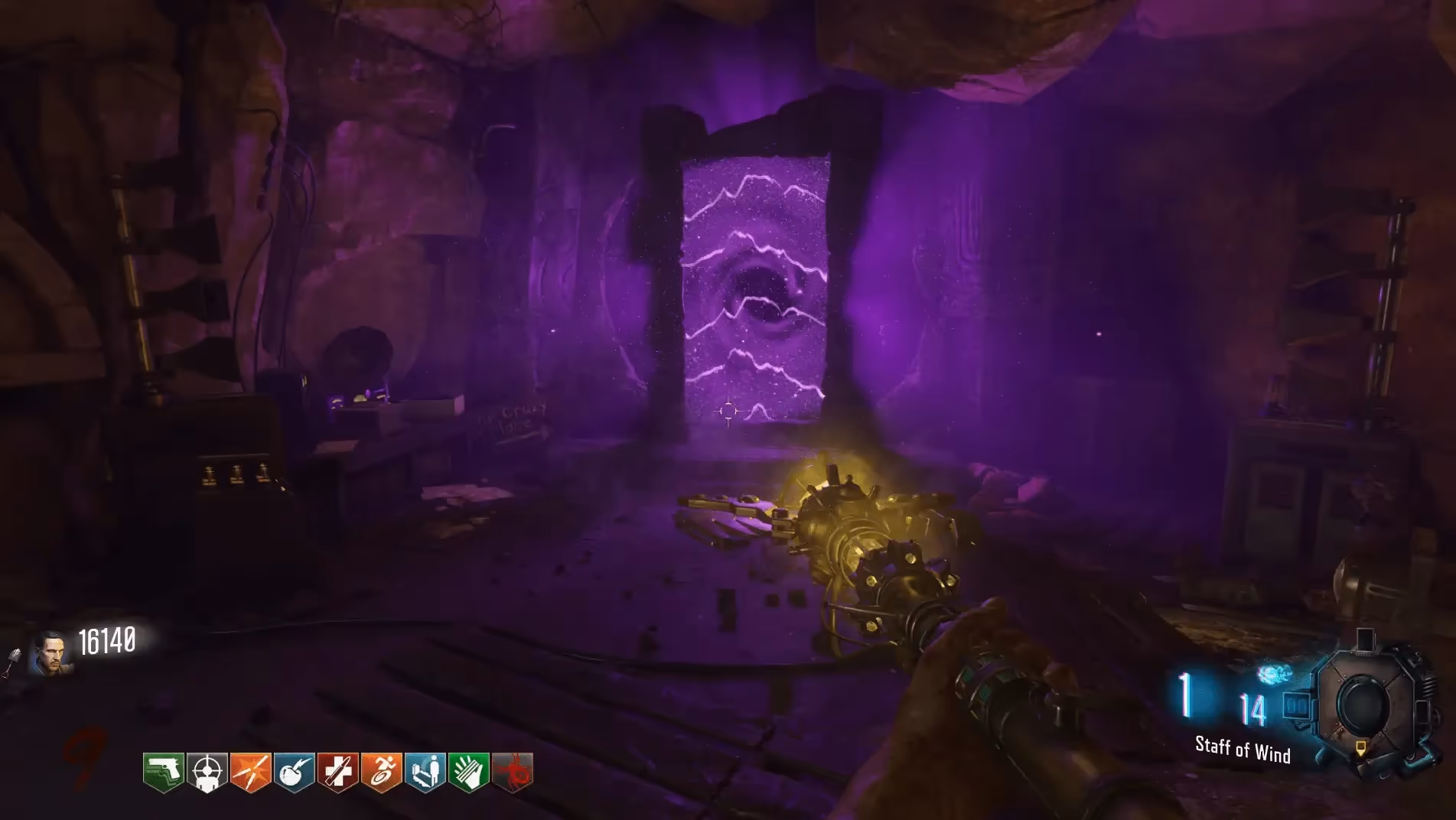This screenshot has width=1456, height=820.
Task: Click the Quick Revive perk icon
Action: (x=425, y=772)
